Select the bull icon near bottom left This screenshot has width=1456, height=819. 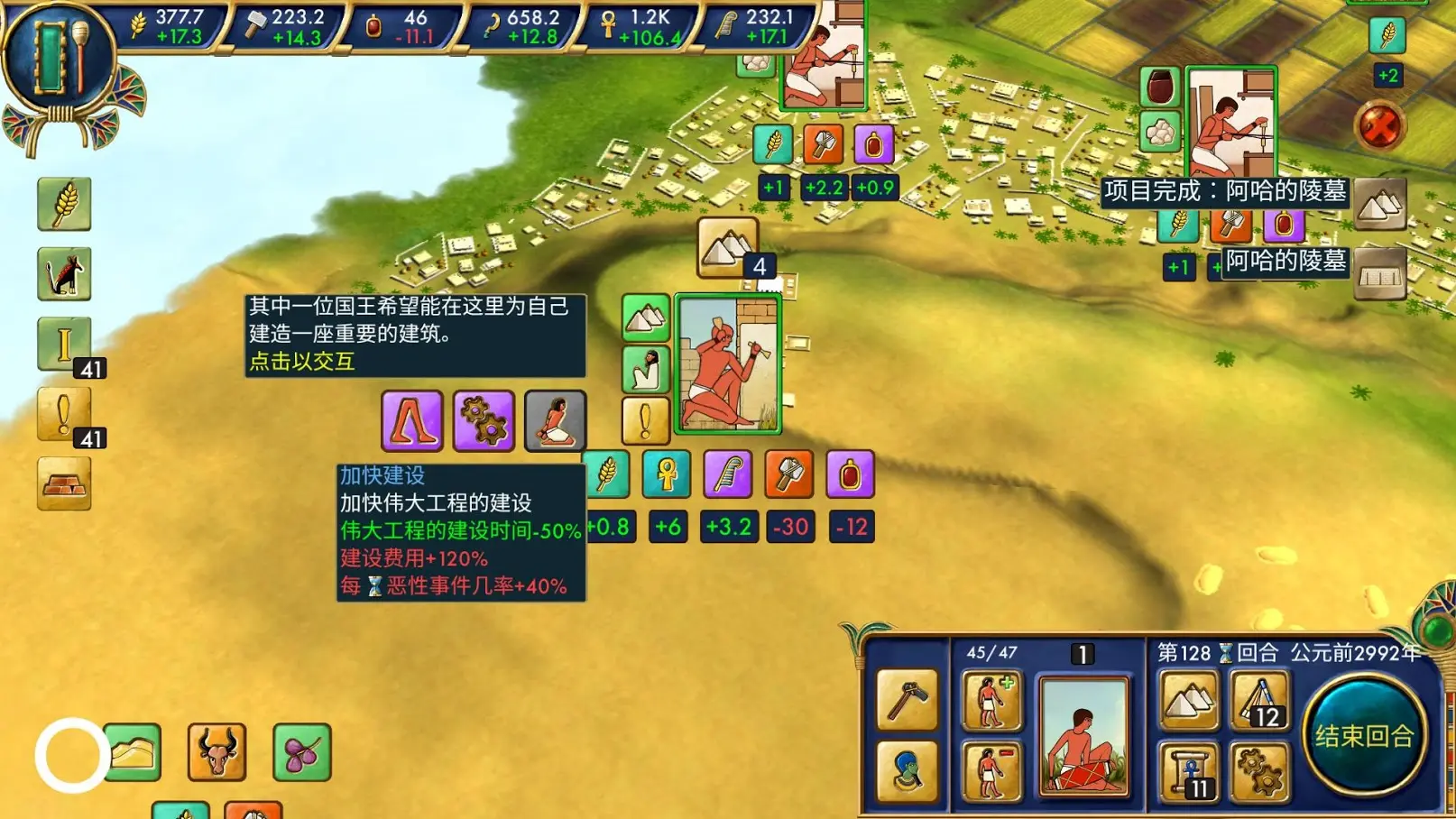[x=215, y=751]
